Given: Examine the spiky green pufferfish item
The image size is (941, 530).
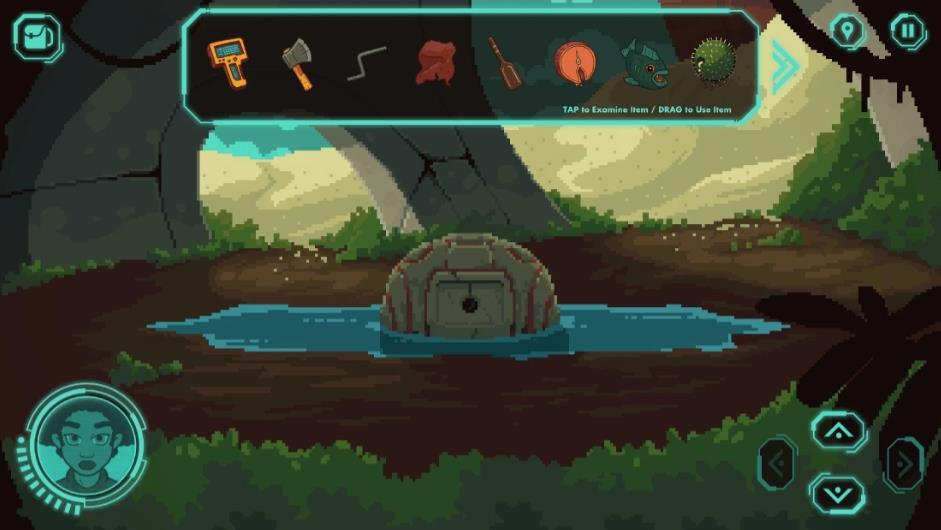Looking at the screenshot, I should pos(711,62).
